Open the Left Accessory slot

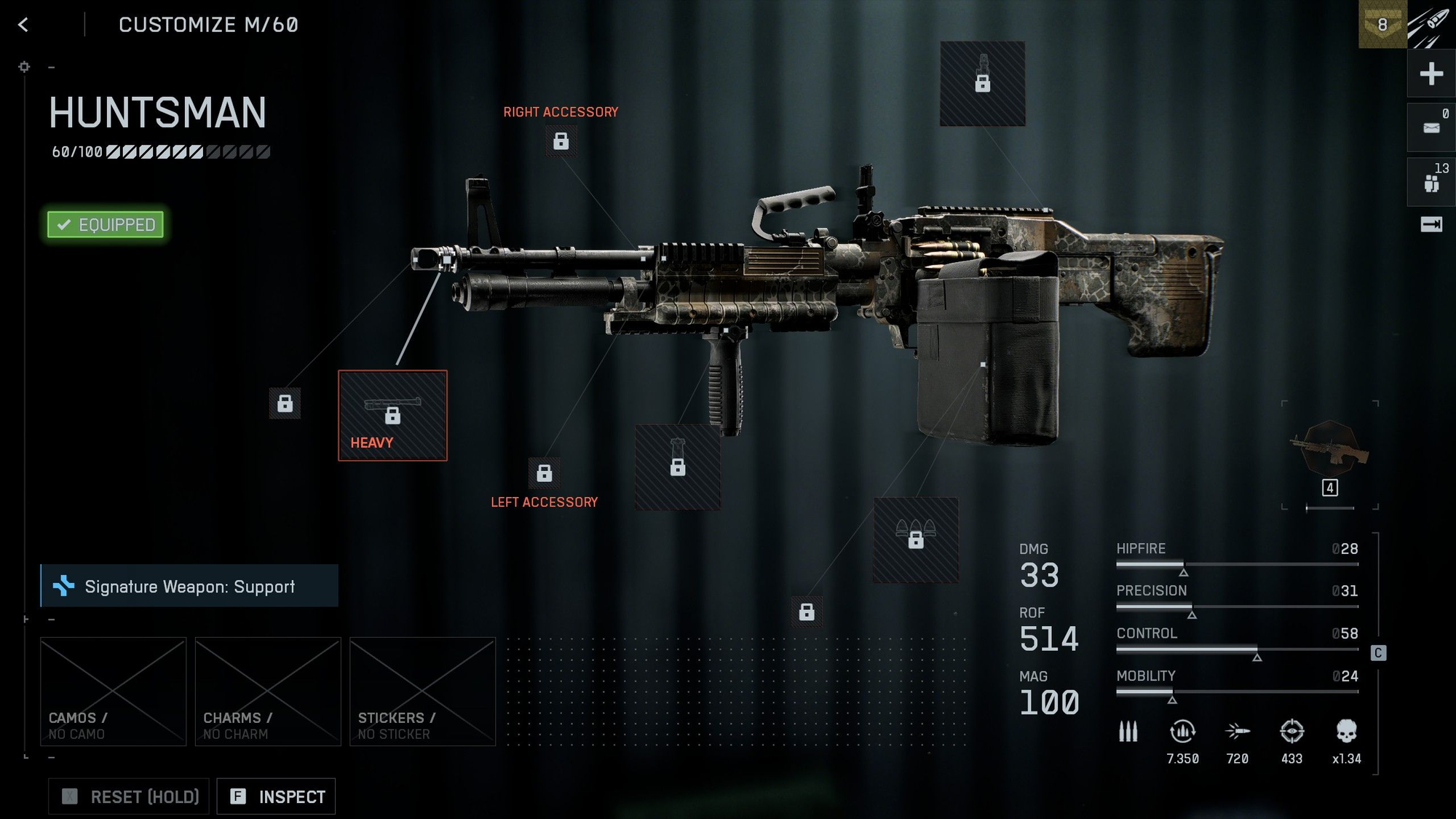(544, 474)
